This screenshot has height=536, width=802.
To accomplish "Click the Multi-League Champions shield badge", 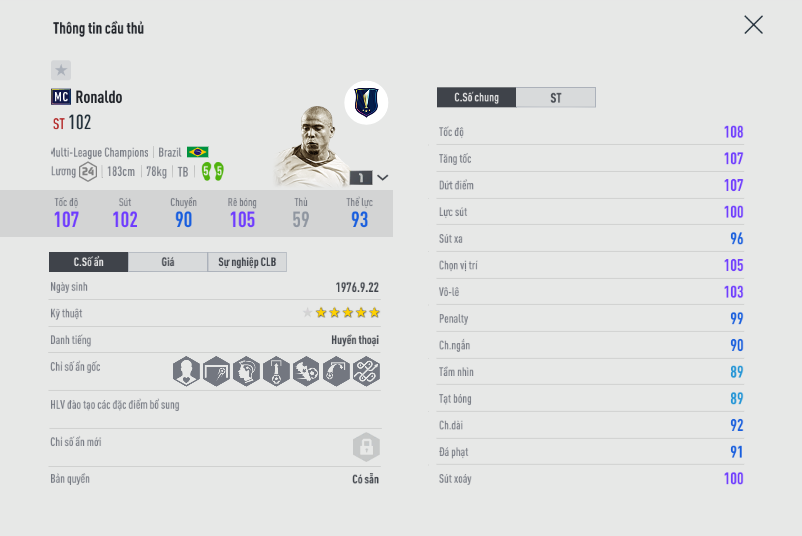I will pos(366,102).
